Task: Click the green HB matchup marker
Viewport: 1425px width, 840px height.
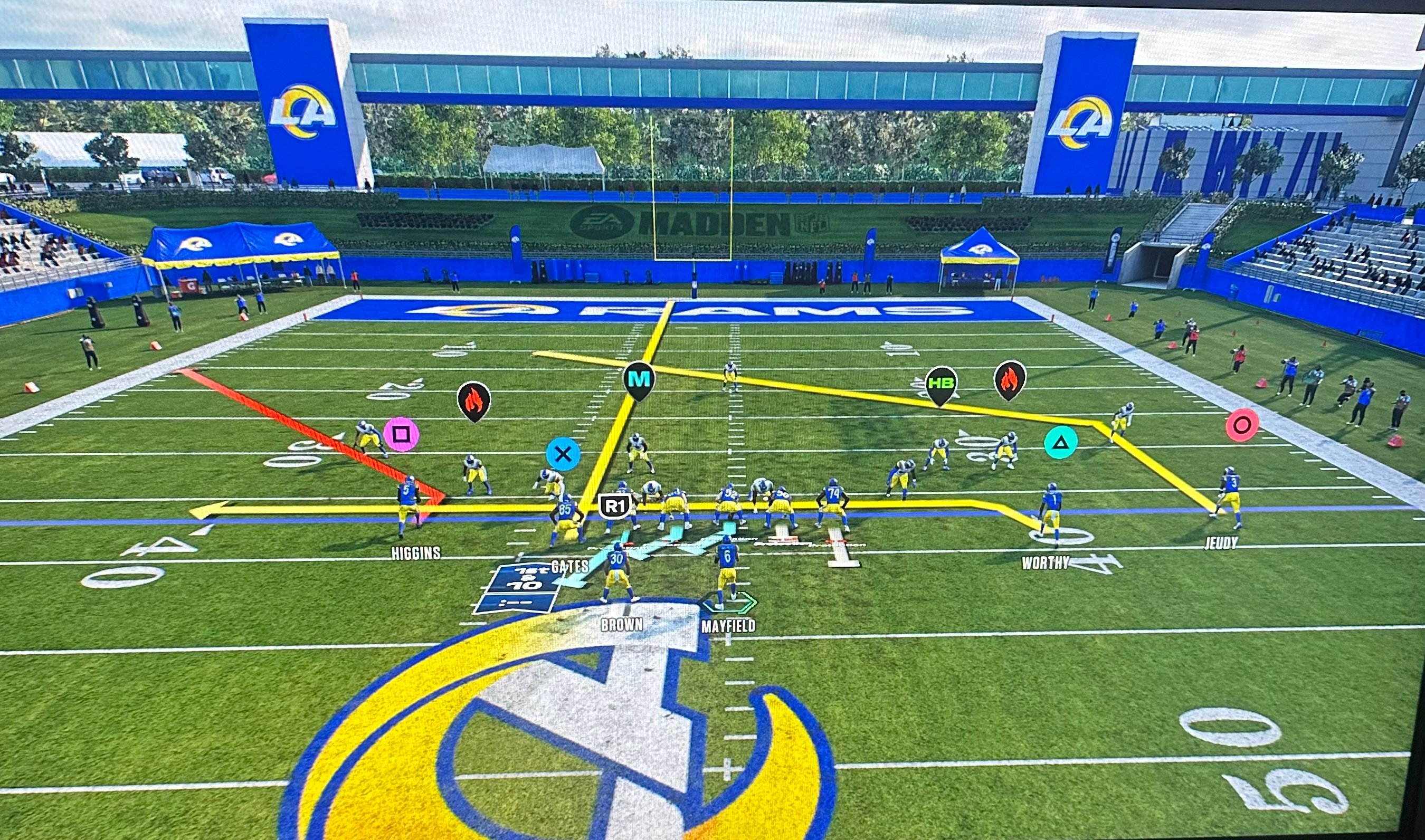Action: click(940, 383)
